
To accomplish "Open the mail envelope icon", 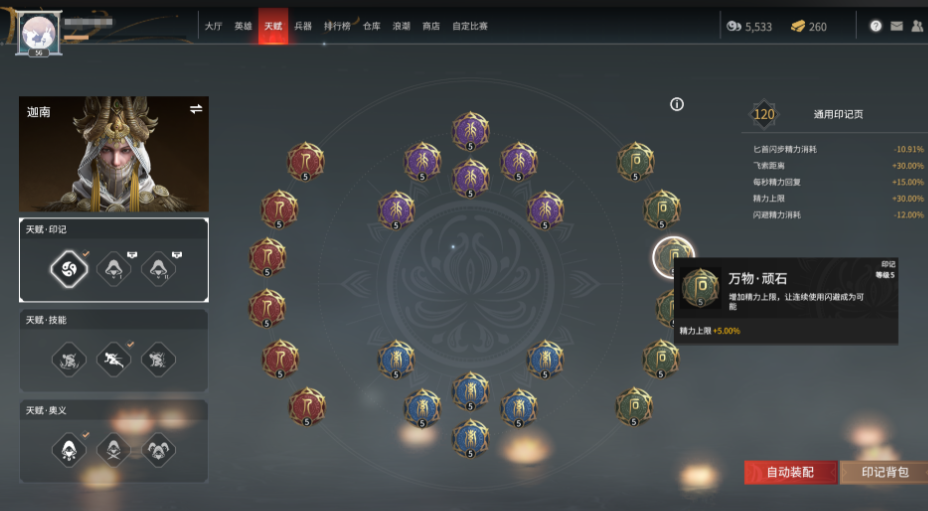I will (x=896, y=26).
